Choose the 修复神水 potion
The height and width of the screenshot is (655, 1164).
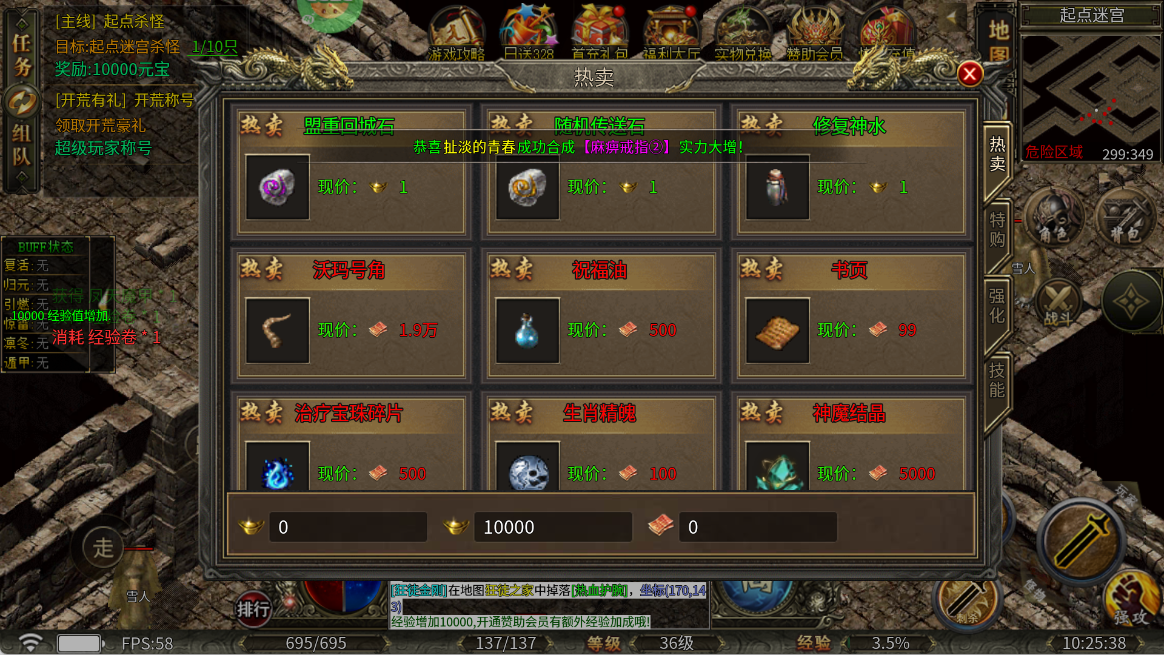[x=778, y=187]
